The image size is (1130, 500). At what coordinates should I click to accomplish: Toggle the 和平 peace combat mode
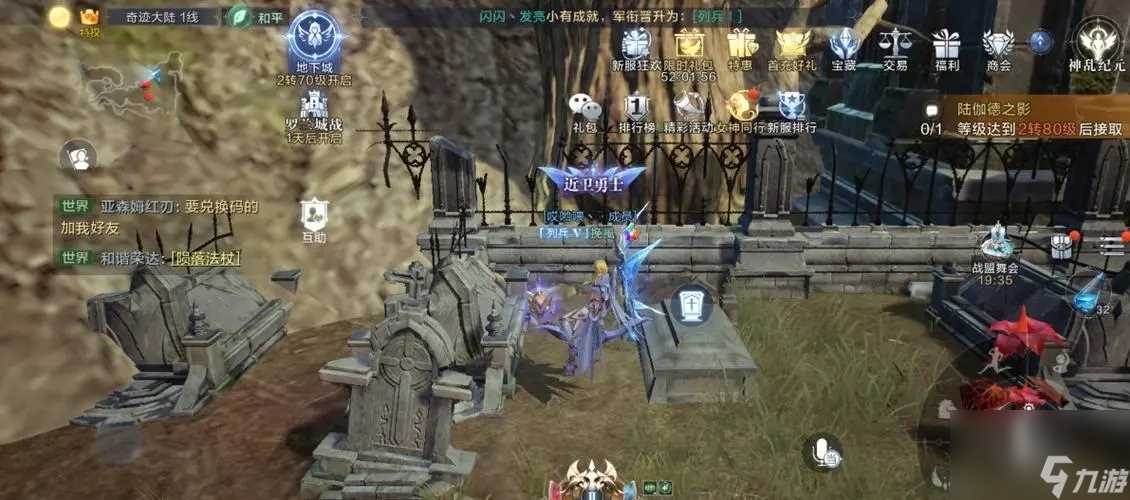[x=241, y=17]
